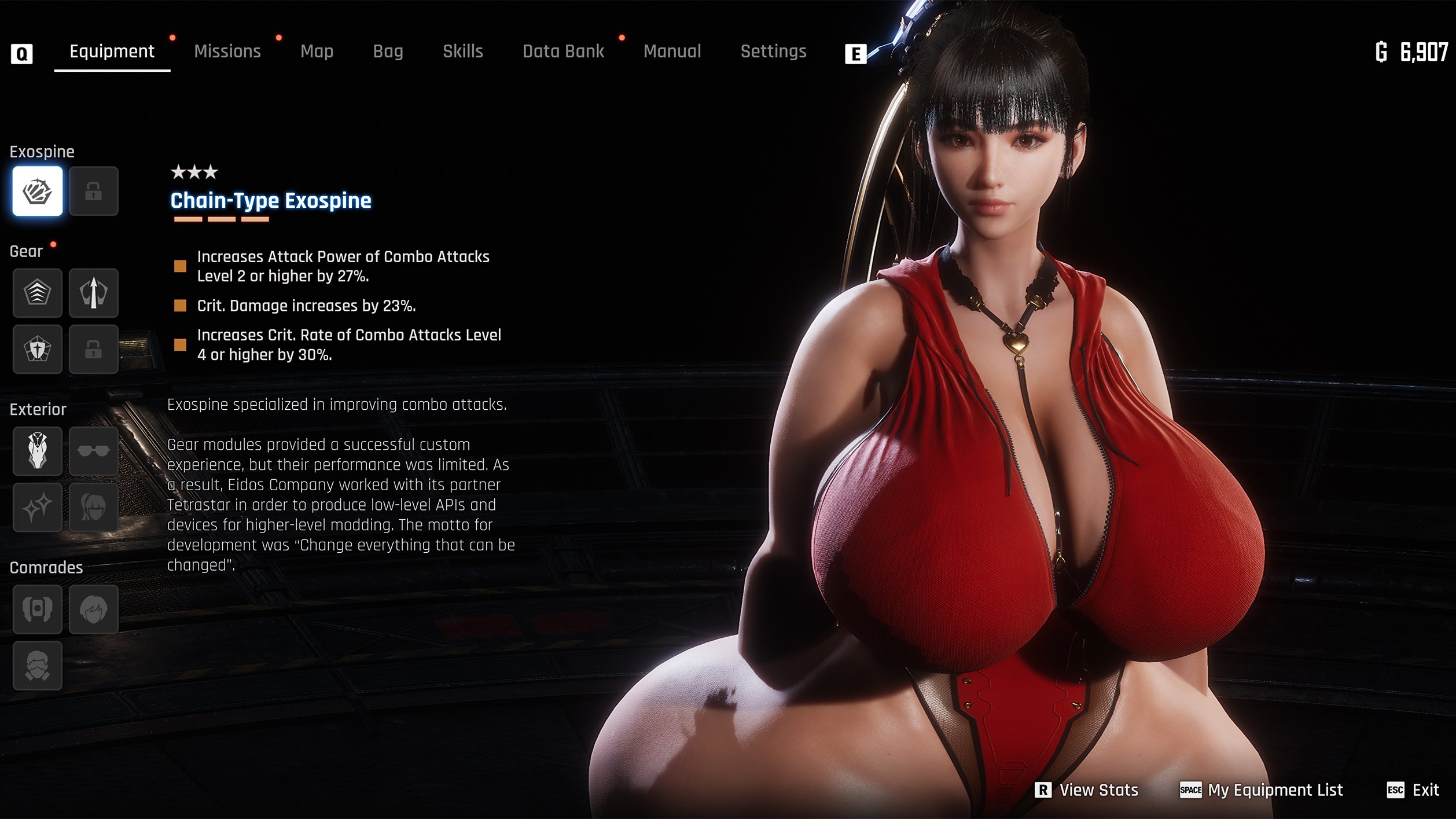Open the nano suit exterior slot

click(x=38, y=451)
